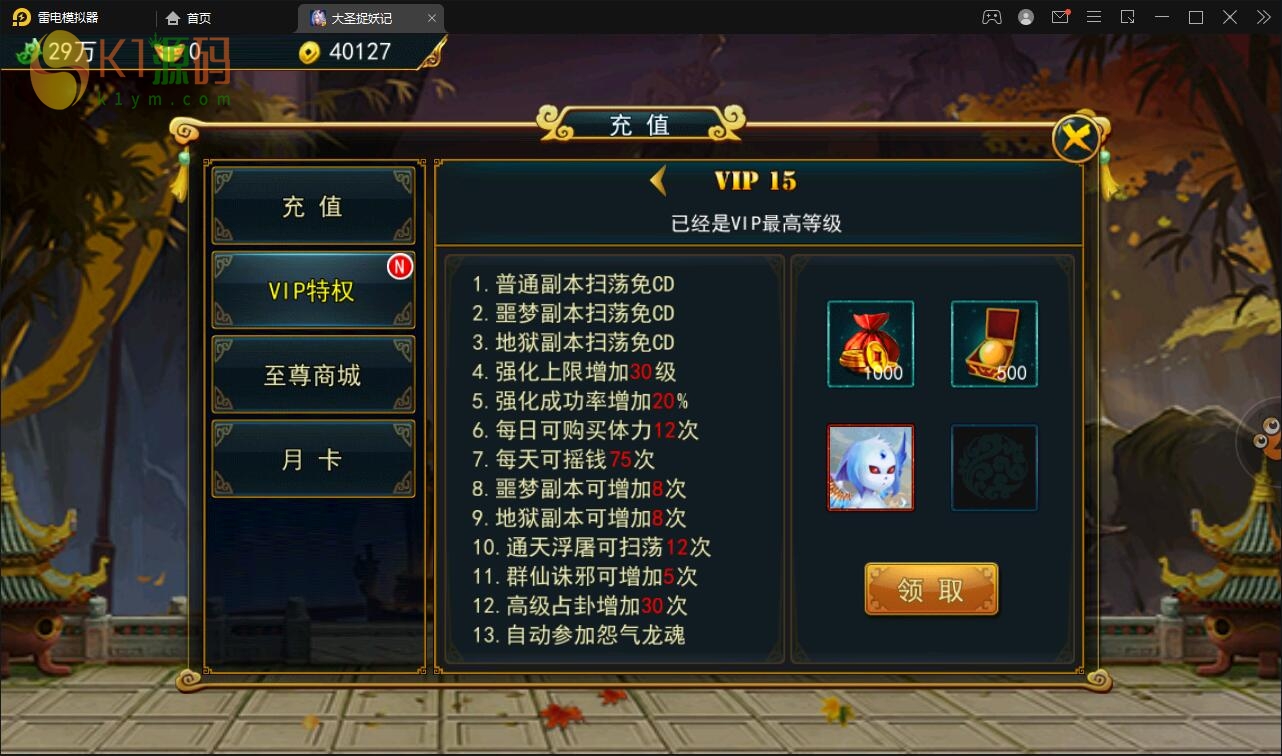The image size is (1282, 756).
Task: Click the 领取 claim button
Action: click(930, 589)
